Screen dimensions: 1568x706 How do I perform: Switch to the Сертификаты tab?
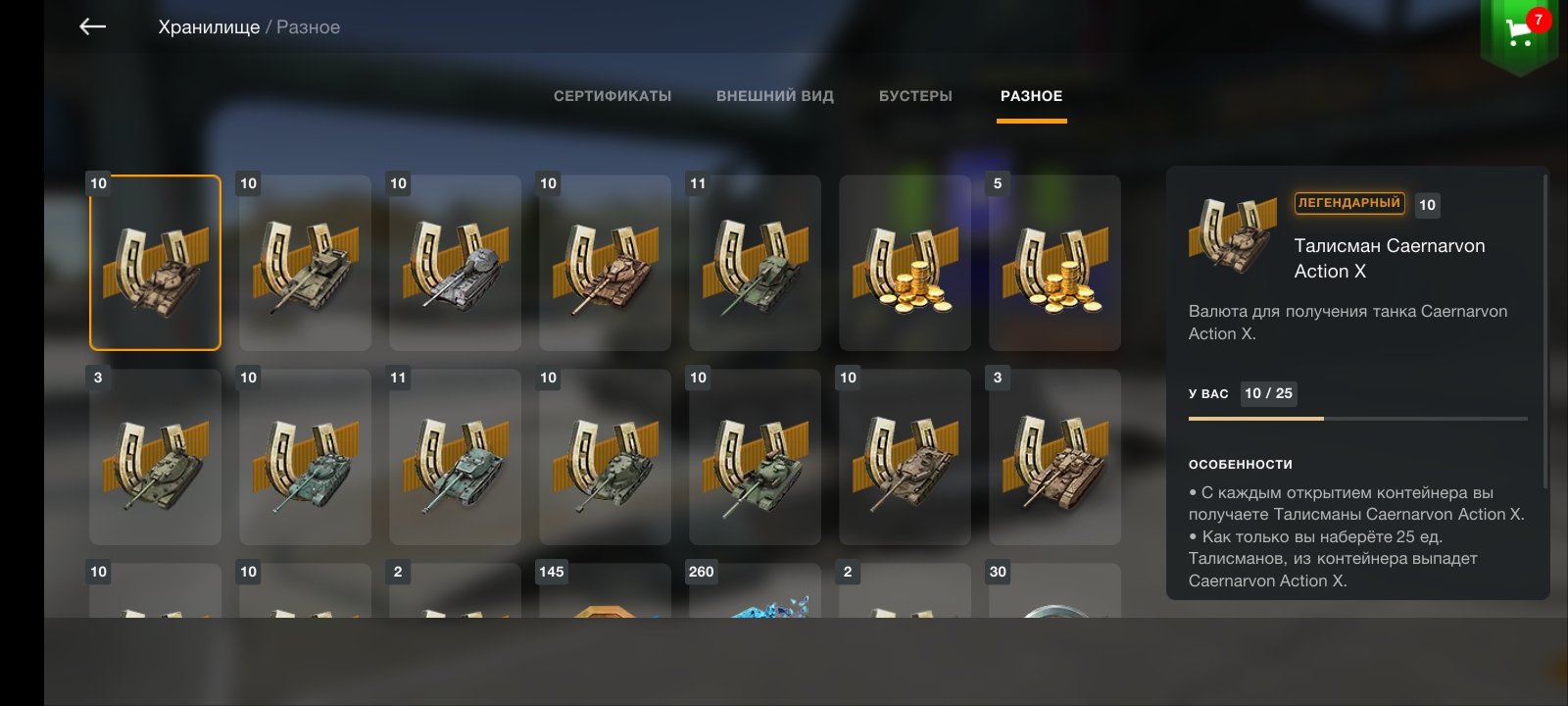(612, 96)
